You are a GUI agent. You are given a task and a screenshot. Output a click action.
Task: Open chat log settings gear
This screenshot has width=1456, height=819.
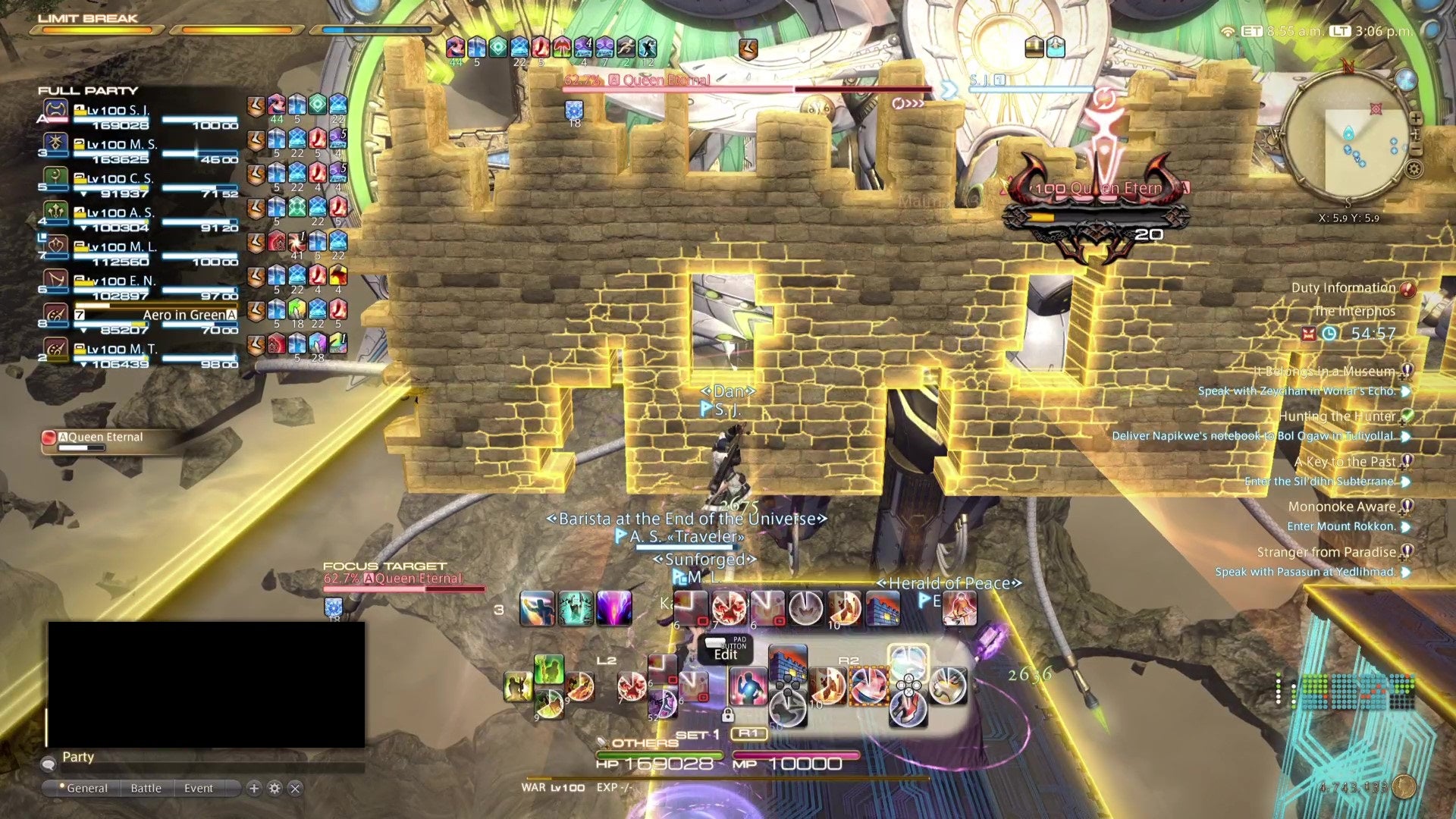click(x=275, y=788)
